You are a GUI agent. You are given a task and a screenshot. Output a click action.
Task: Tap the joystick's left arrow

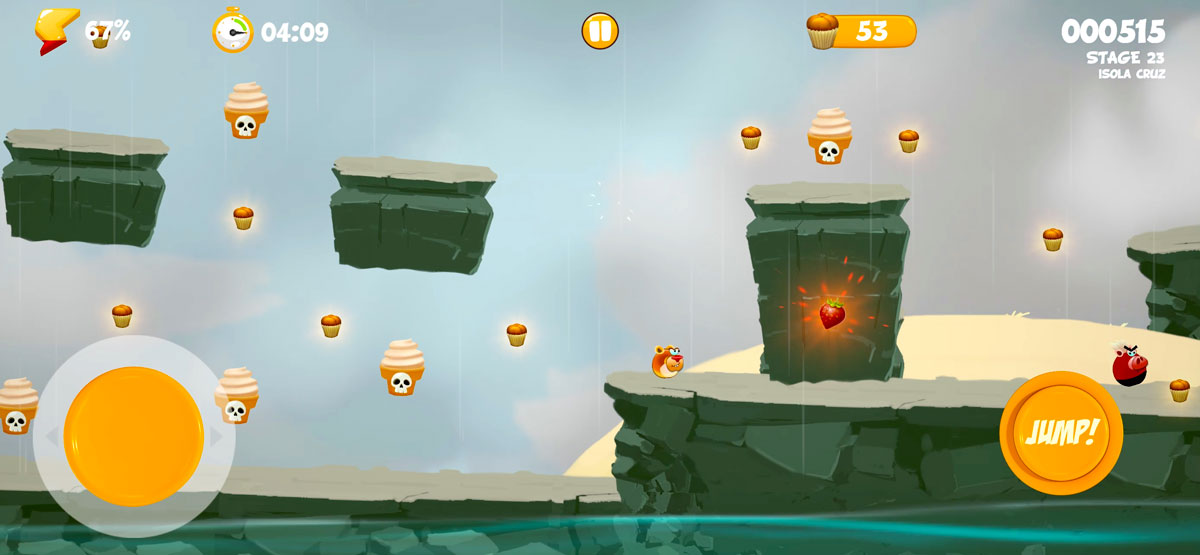(x=50, y=437)
